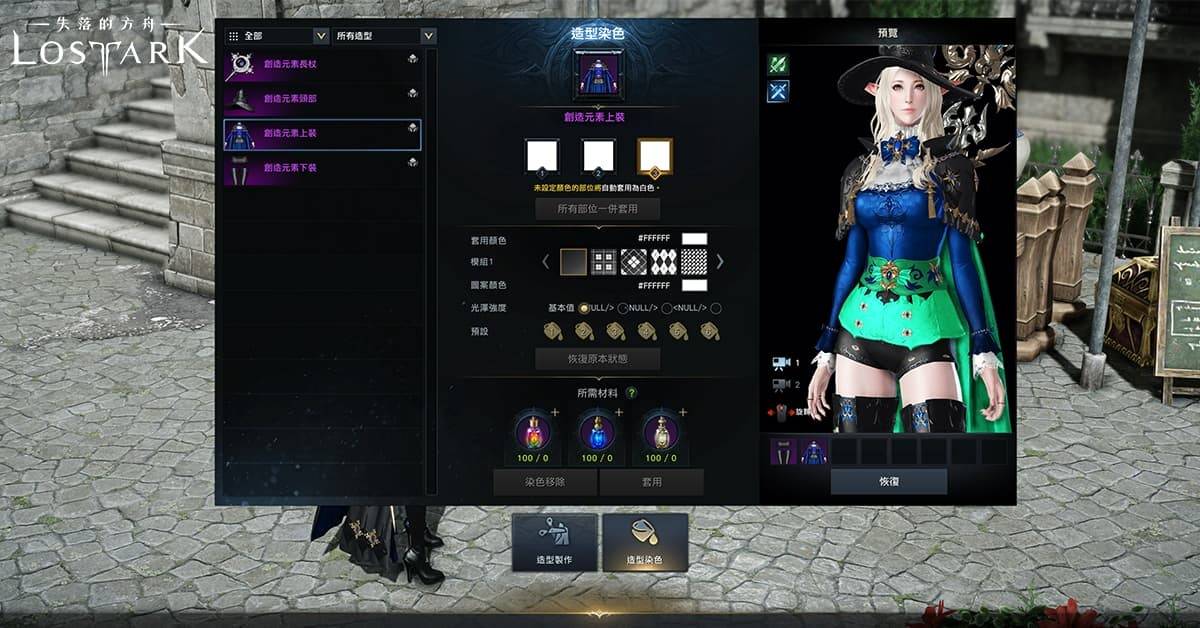
Task: Click 所有部位一併套用 button
Action: (597, 209)
